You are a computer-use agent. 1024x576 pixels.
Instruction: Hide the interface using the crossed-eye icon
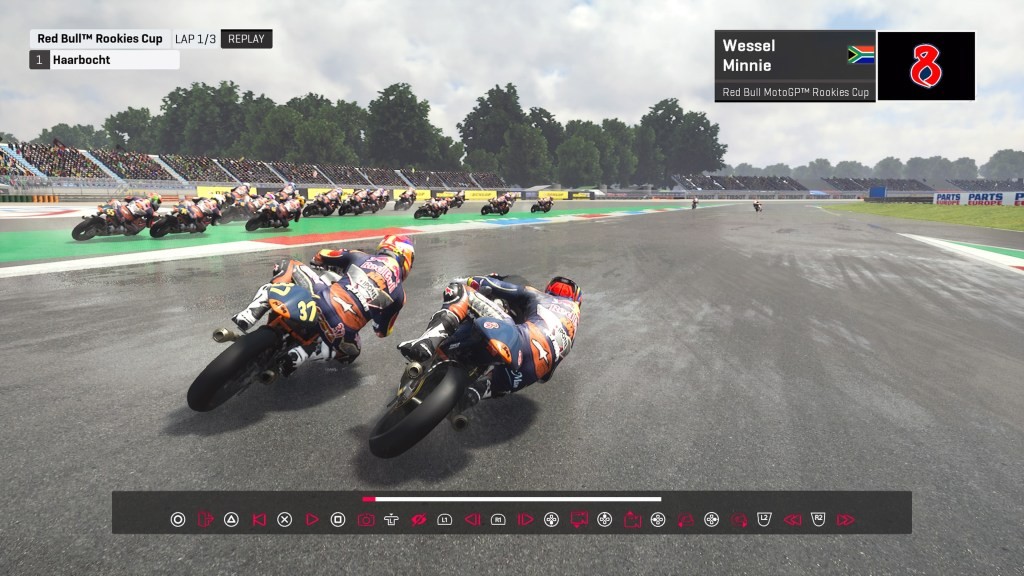click(419, 519)
